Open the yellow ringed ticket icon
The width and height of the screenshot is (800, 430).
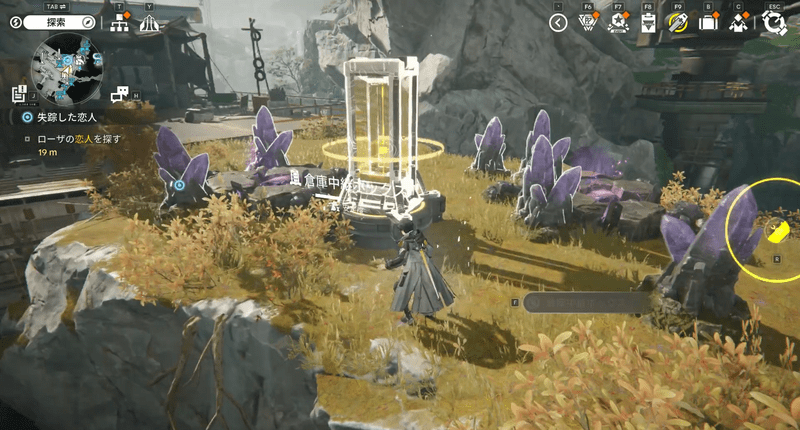(679, 23)
